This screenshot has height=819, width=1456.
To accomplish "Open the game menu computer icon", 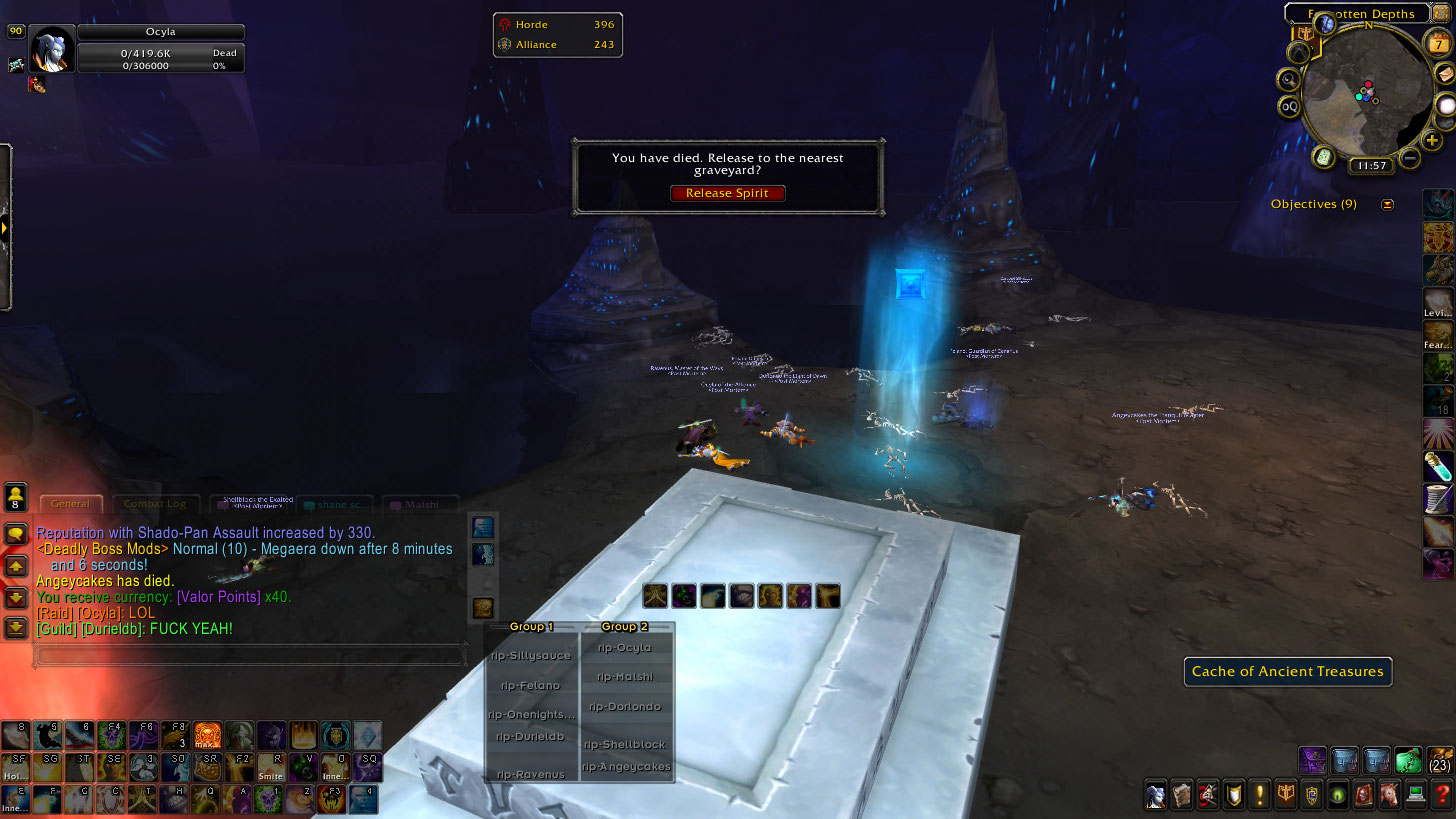I will pos(1415,796).
